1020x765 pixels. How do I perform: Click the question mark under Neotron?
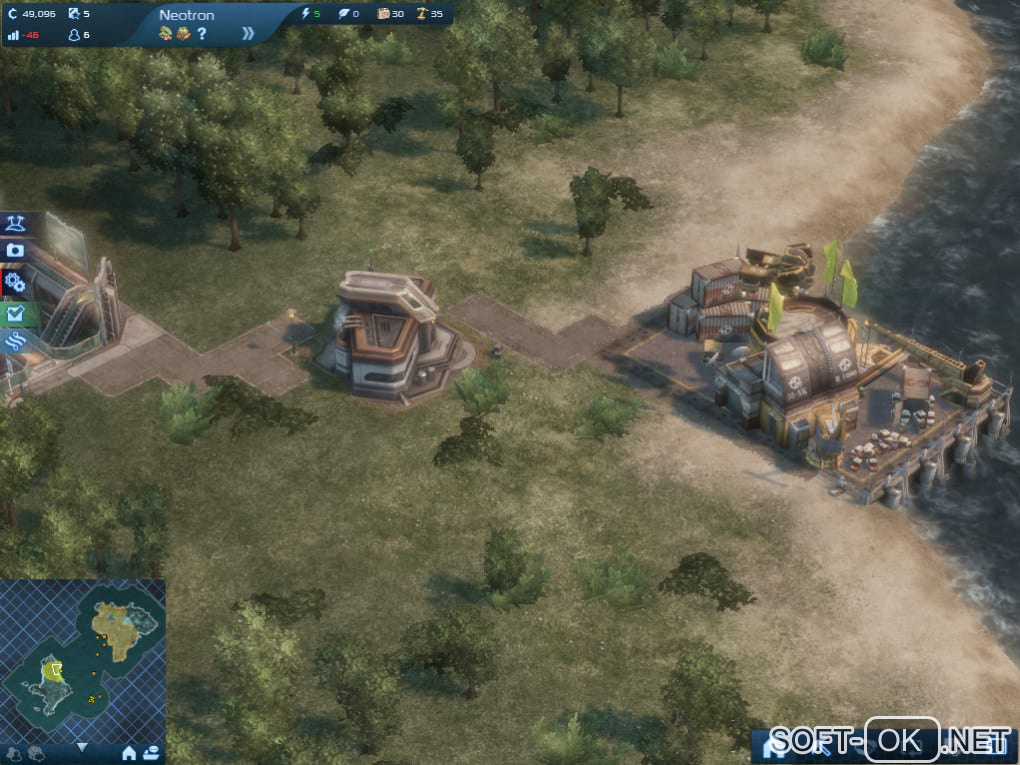[x=202, y=34]
